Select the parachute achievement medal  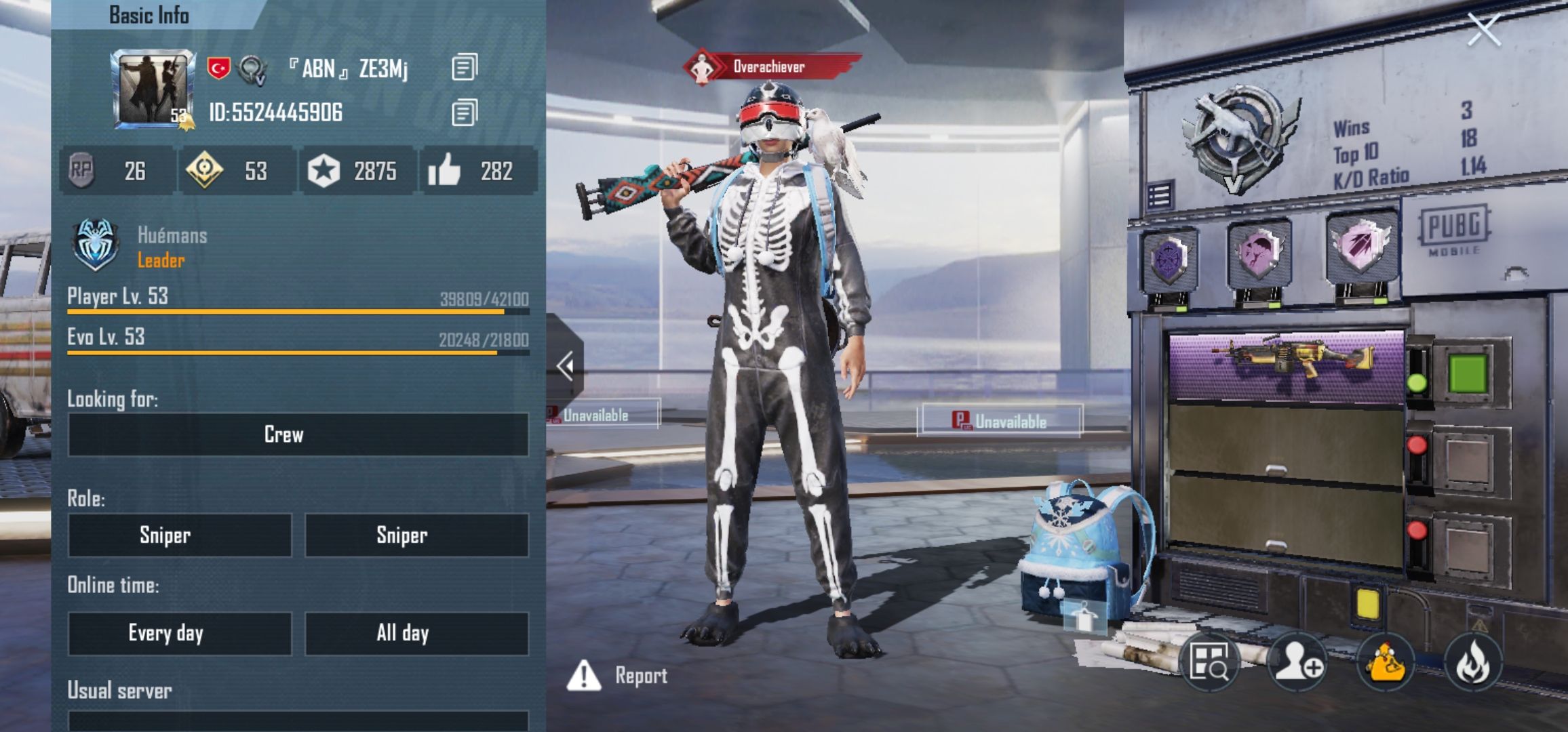tap(1259, 252)
